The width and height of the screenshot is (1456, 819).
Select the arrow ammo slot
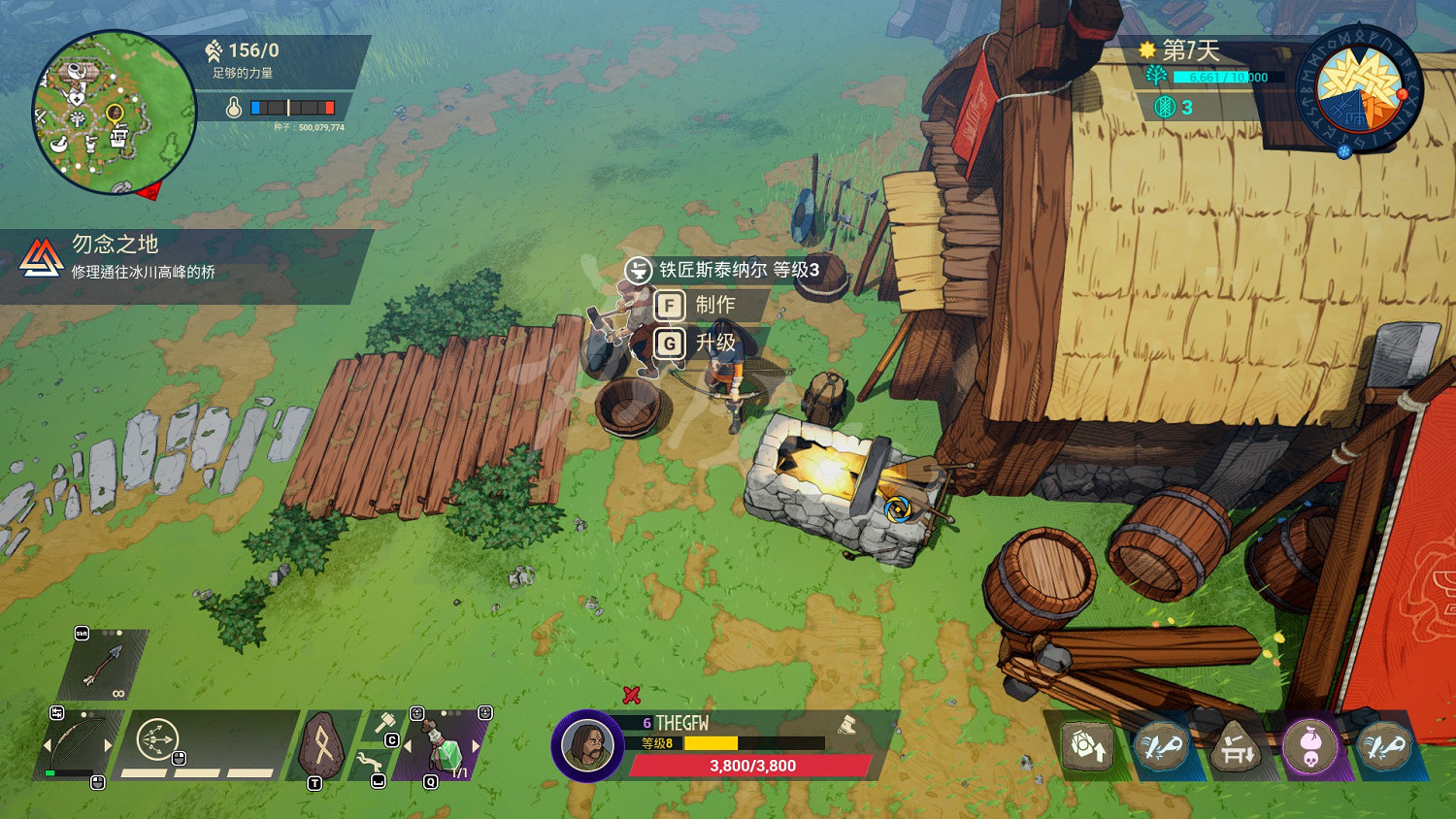104,665
